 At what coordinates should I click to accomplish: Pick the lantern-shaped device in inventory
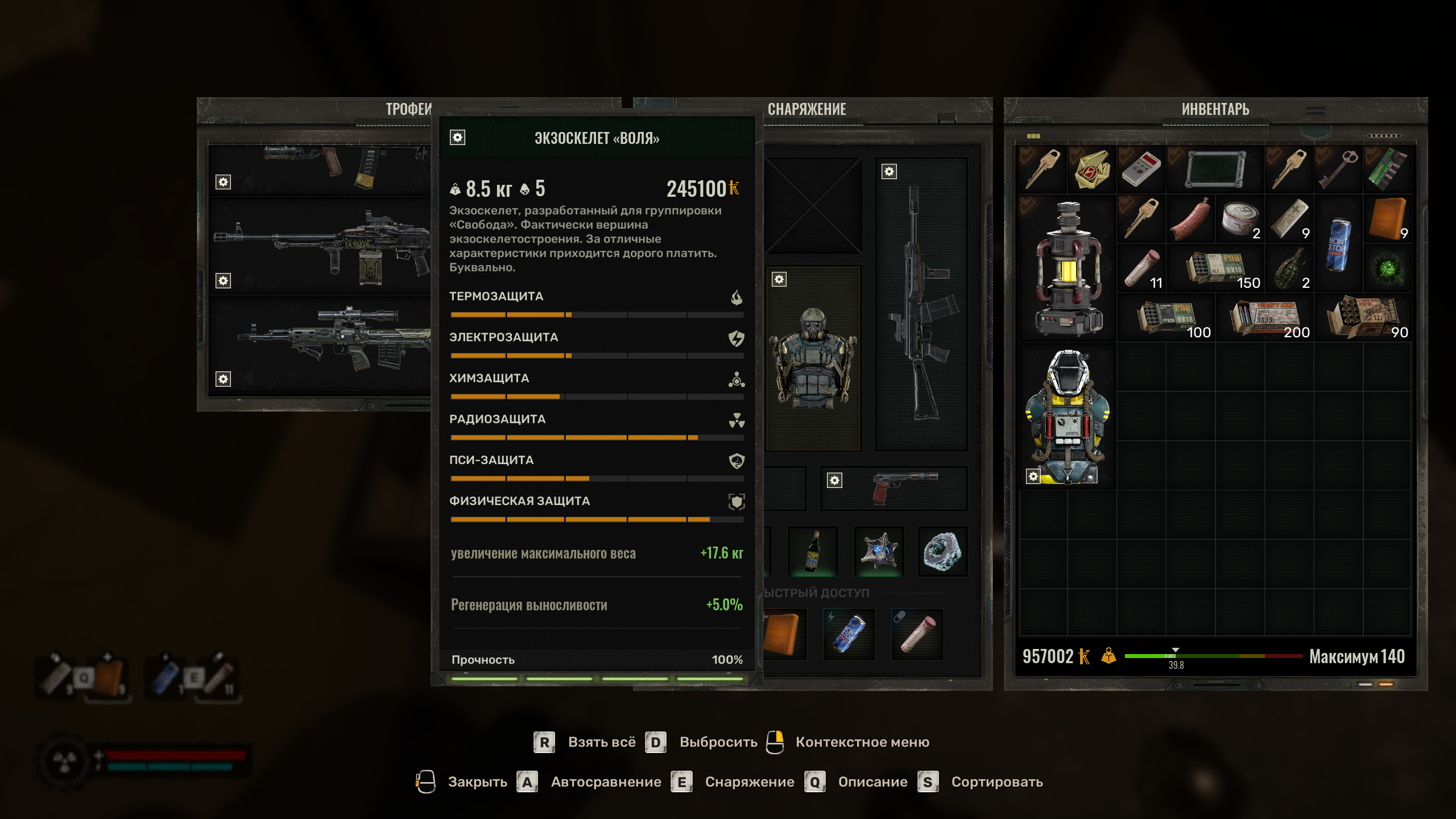point(1068,268)
